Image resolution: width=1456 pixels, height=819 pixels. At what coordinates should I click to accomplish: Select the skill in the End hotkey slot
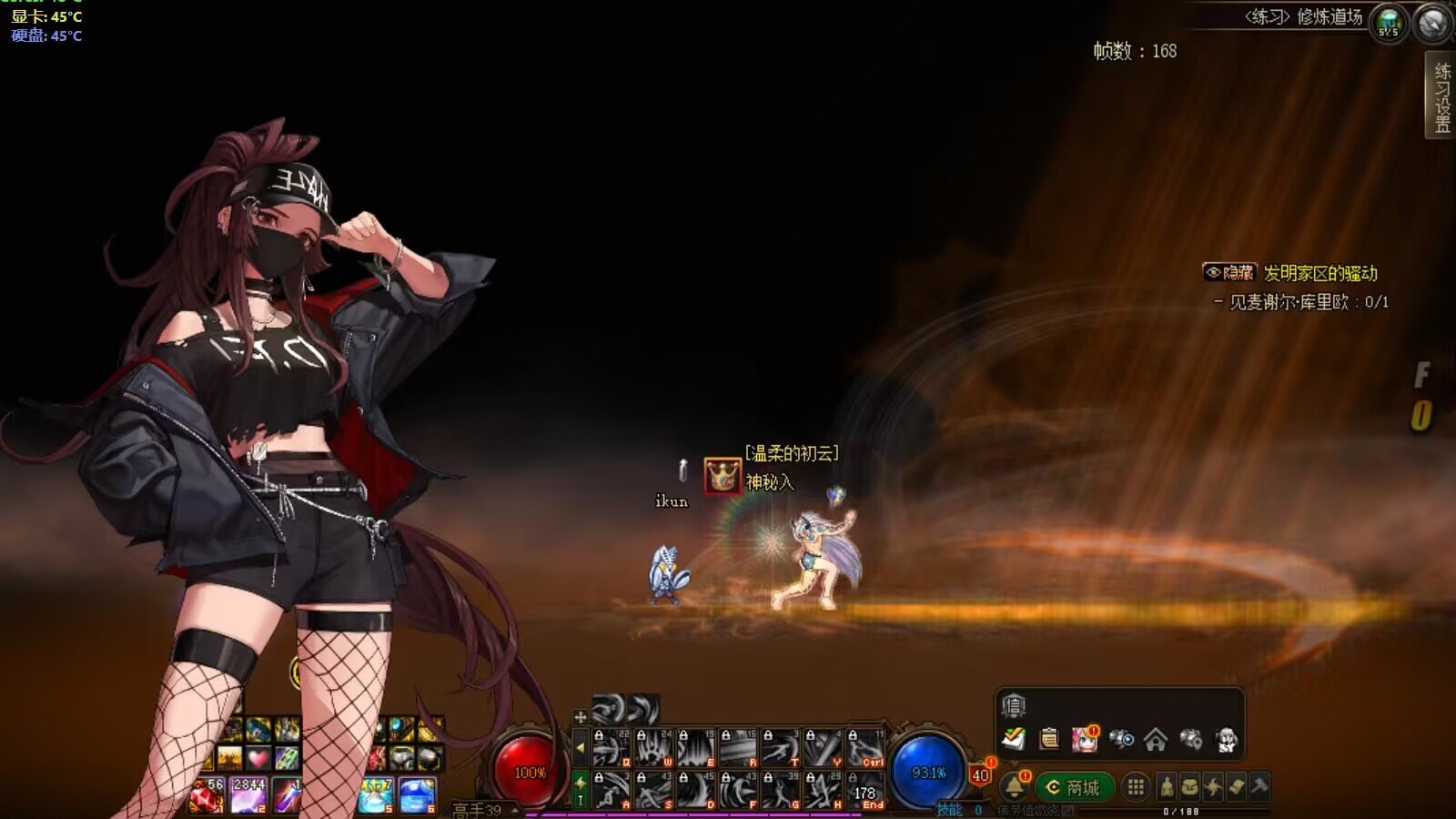click(865, 790)
